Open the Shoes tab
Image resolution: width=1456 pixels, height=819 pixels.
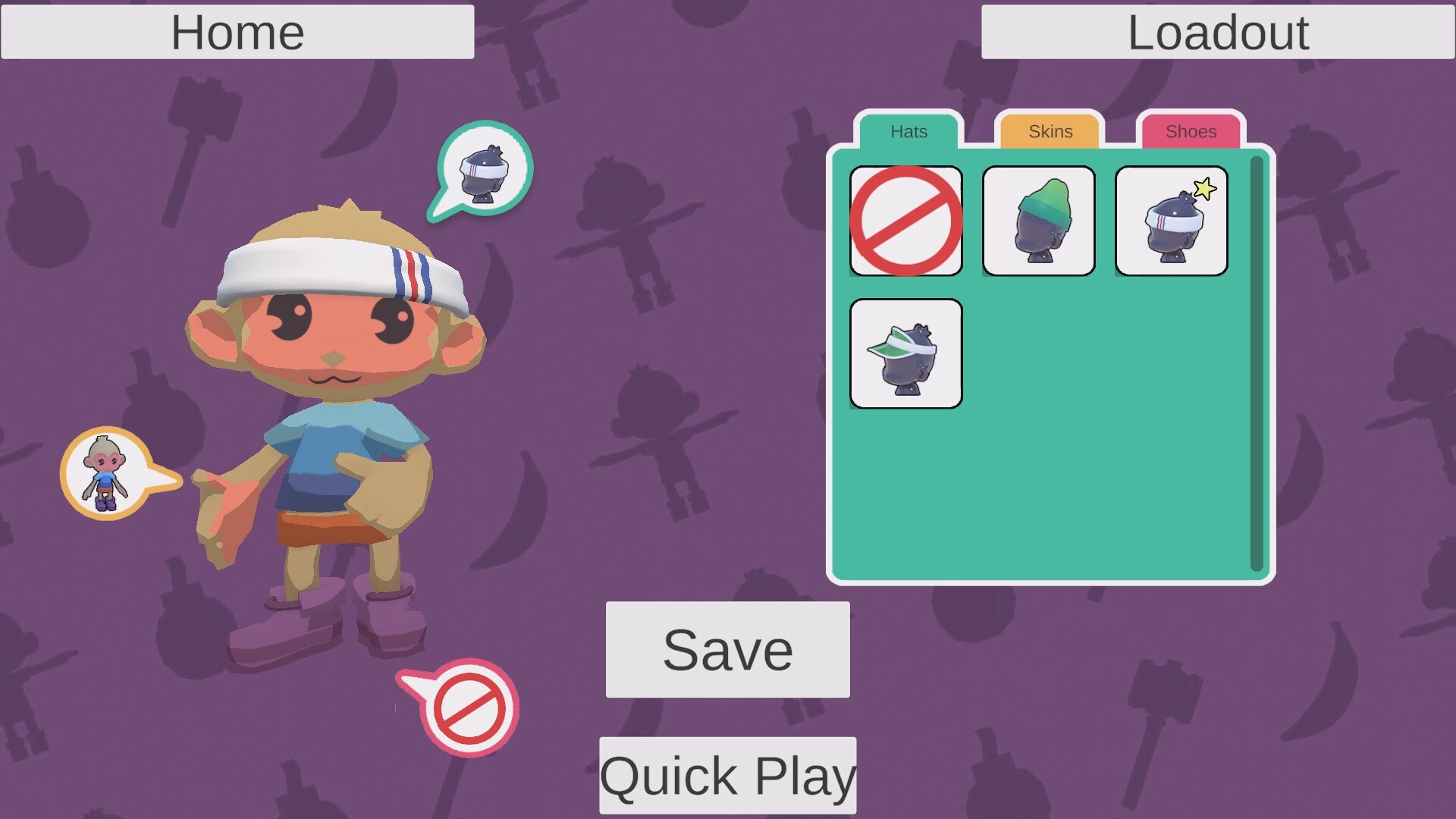[1191, 131]
